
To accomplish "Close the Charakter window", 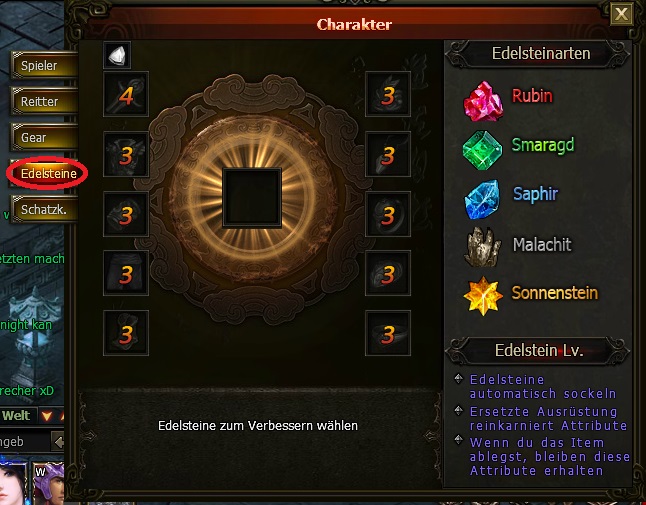I will pyautogui.click(x=621, y=13).
